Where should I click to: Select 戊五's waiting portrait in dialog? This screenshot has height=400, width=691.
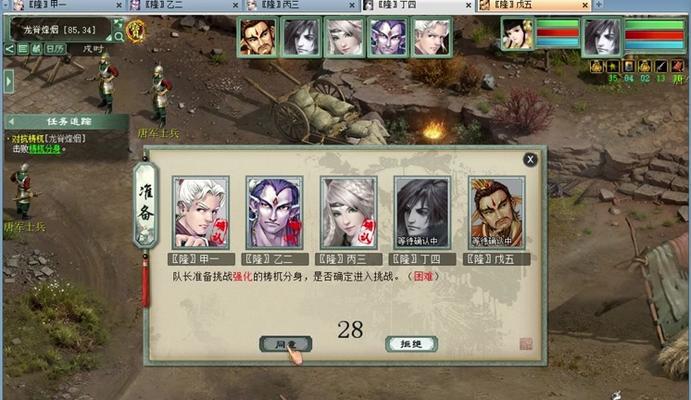click(x=496, y=212)
